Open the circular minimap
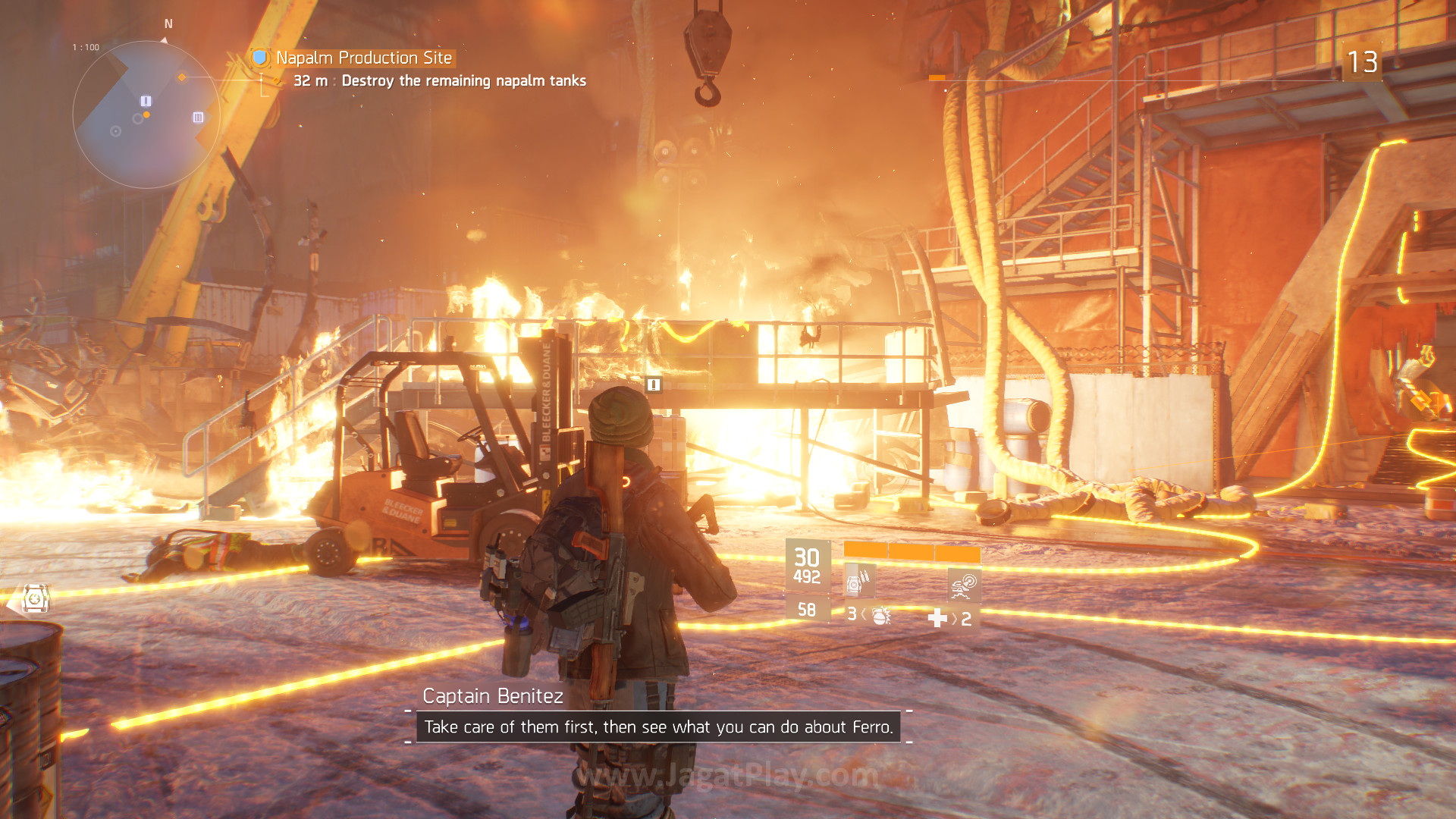The width and height of the screenshot is (1456, 819). (x=146, y=115)
